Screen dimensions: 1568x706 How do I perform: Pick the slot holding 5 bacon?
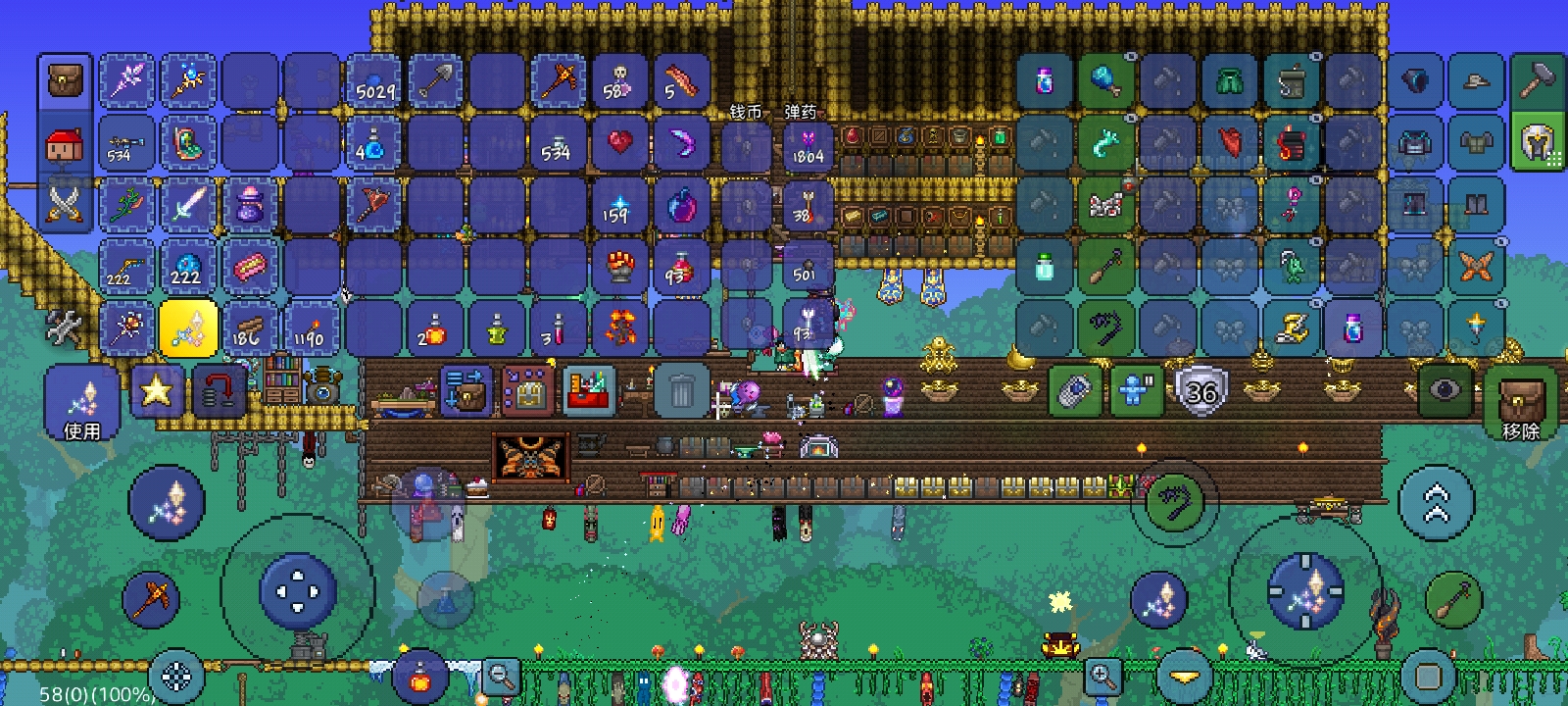coord(681,82)
